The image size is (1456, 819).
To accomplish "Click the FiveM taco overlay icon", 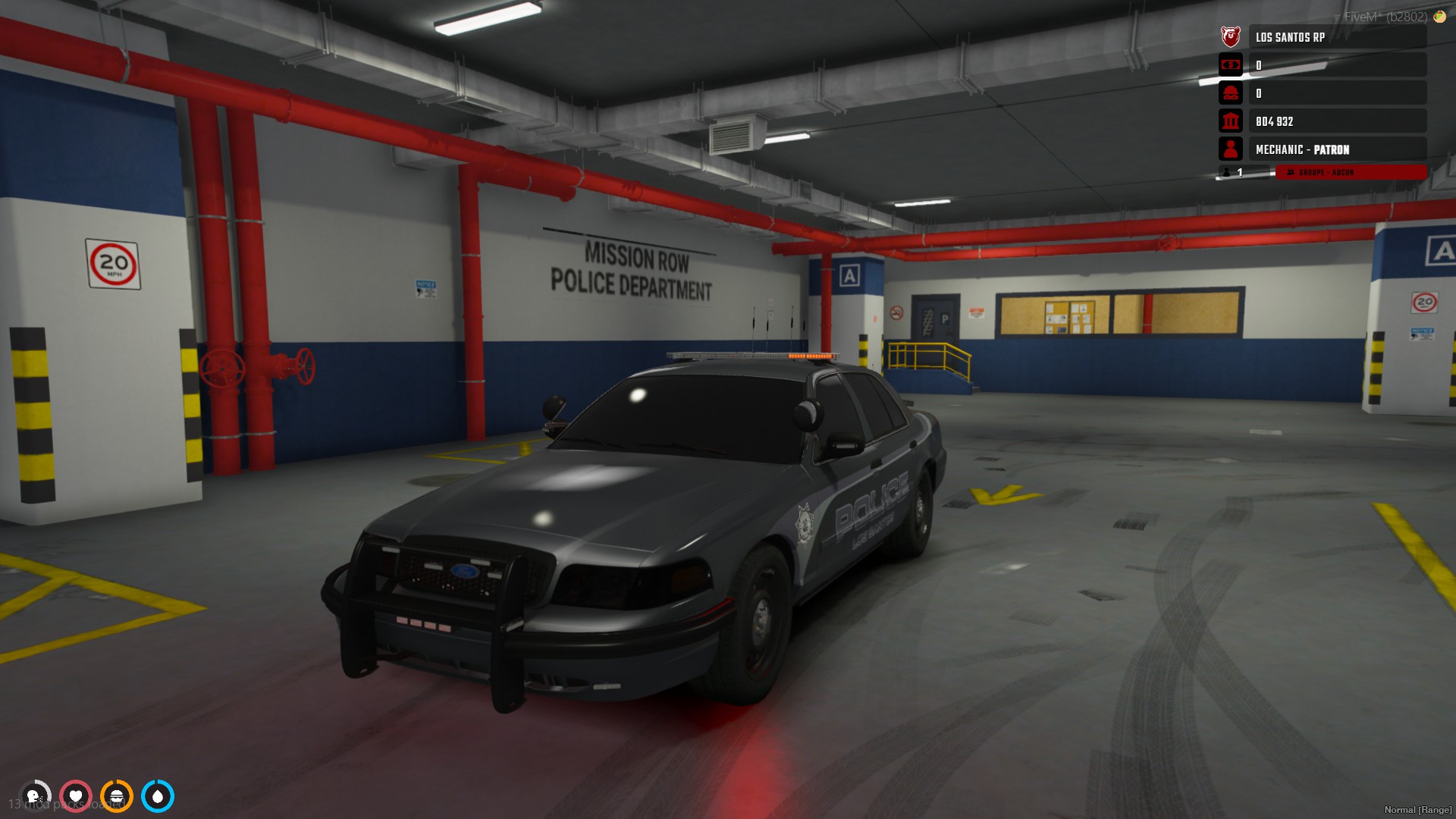I will pyautogui.click(x=1439, y=16).
